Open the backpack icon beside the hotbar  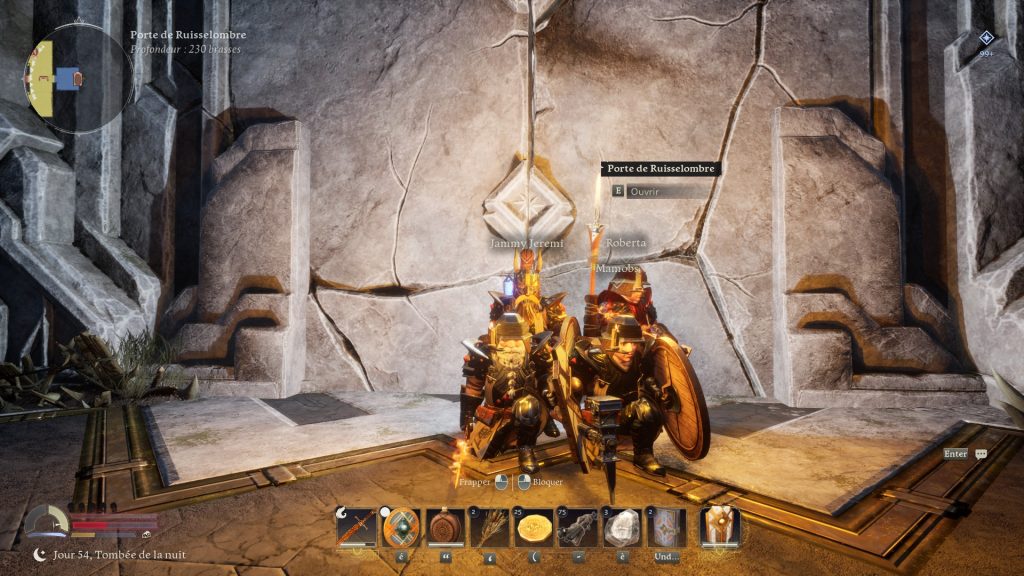point(719,526)
